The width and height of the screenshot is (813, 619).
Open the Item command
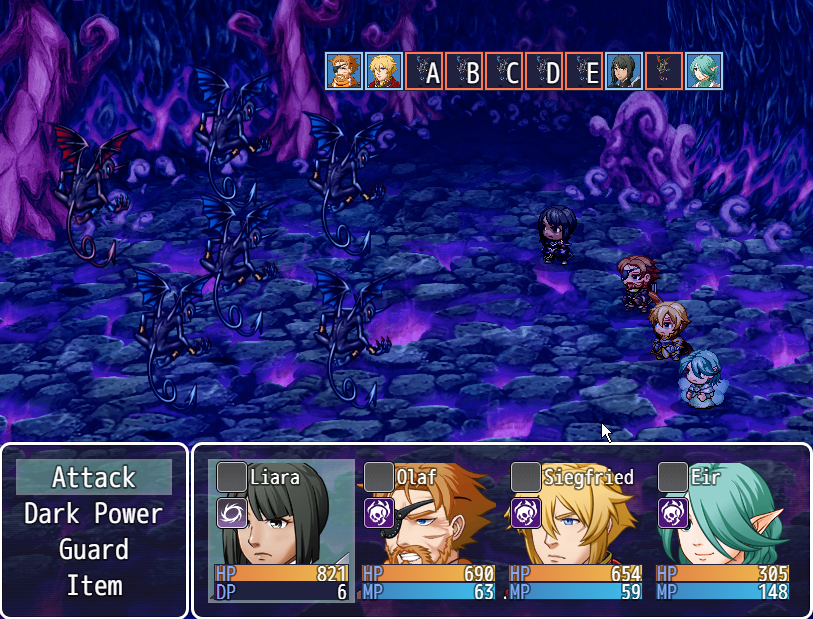(94, 586)
